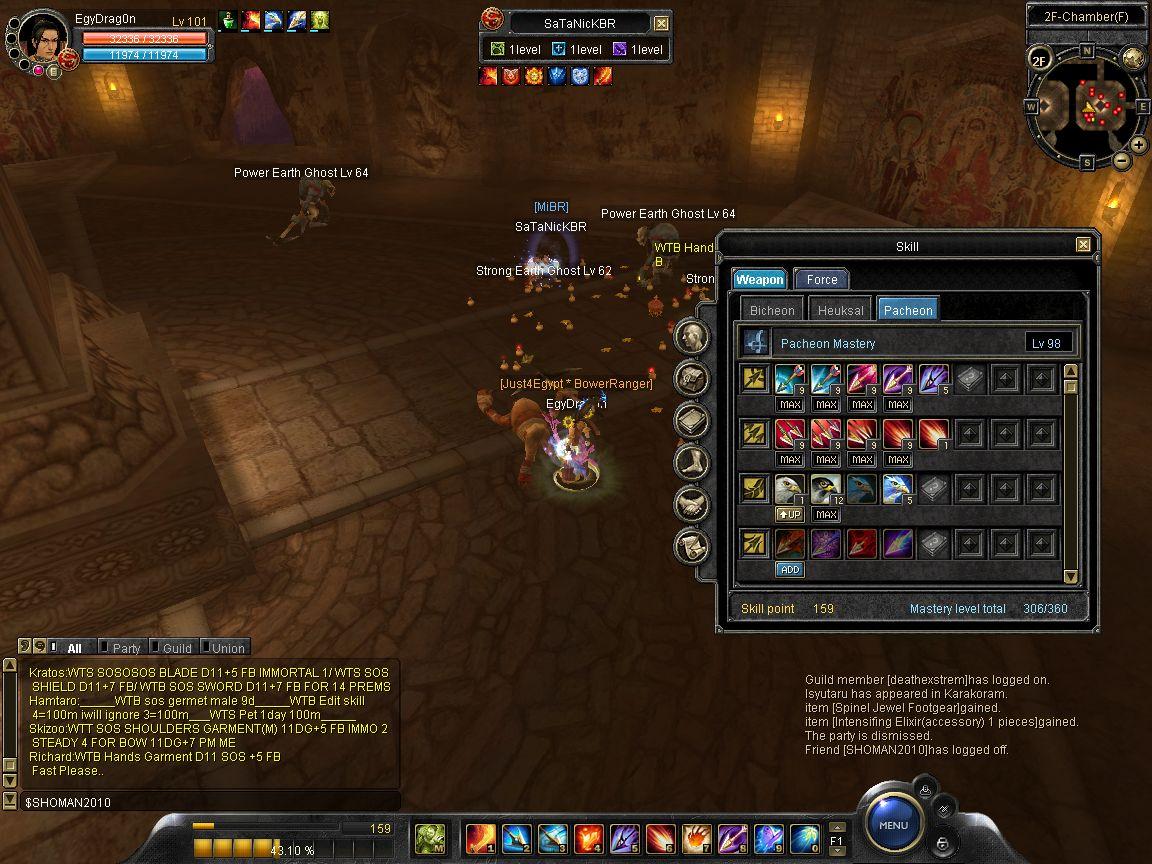Zoom in the minimap with plus button
This screenshot has height=864, width=1152.
coord(1139,145)
